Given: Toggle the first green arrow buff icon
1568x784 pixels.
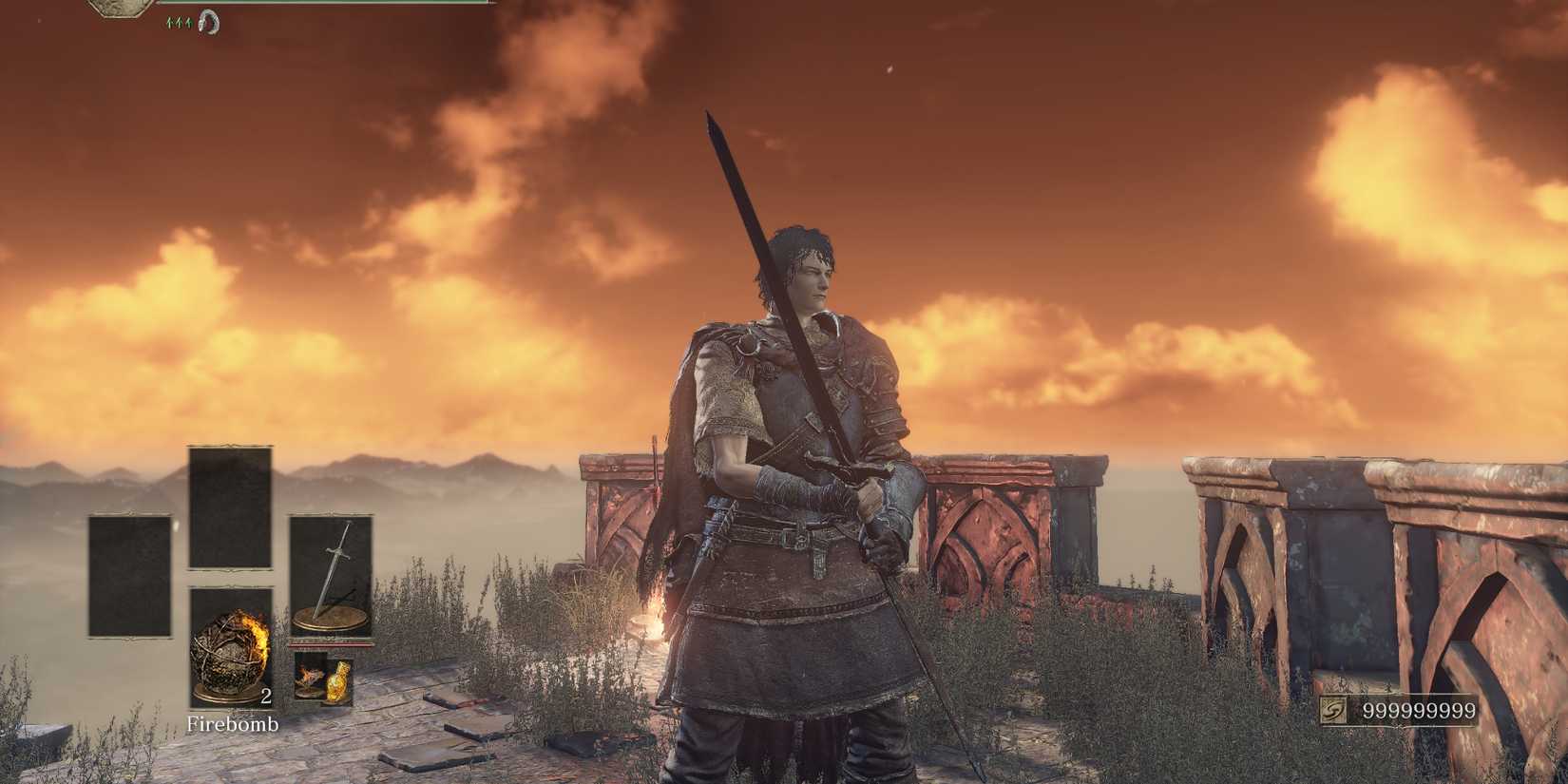Looking at the screenshot, I should pyautogui.click(x=170, y=21).
